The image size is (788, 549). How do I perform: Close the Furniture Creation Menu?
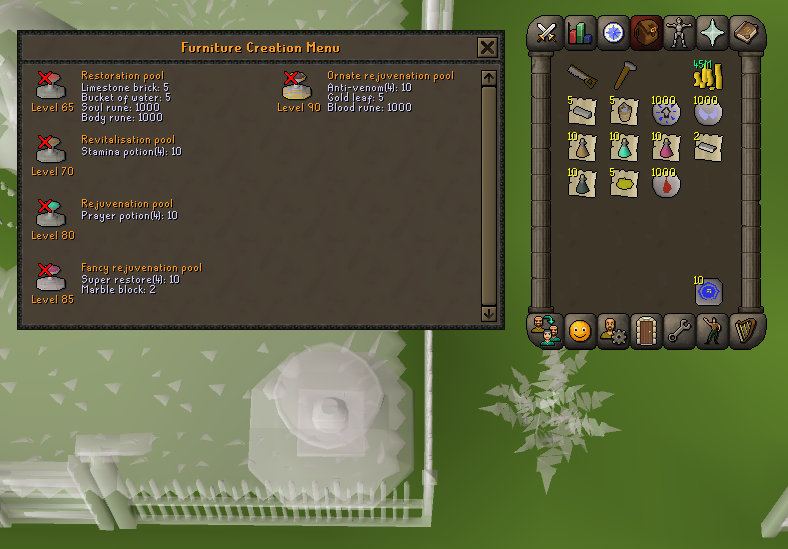click(x=487, y=47)
